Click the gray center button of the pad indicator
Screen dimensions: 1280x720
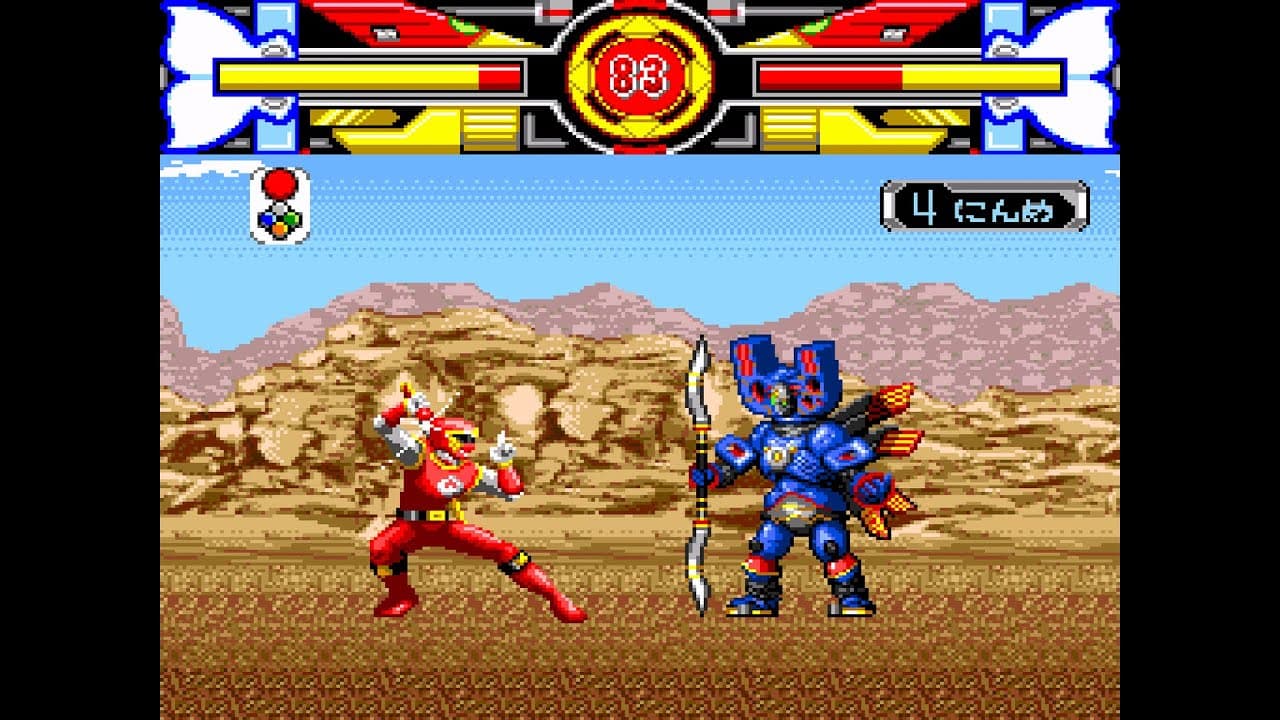coord(279,209)
